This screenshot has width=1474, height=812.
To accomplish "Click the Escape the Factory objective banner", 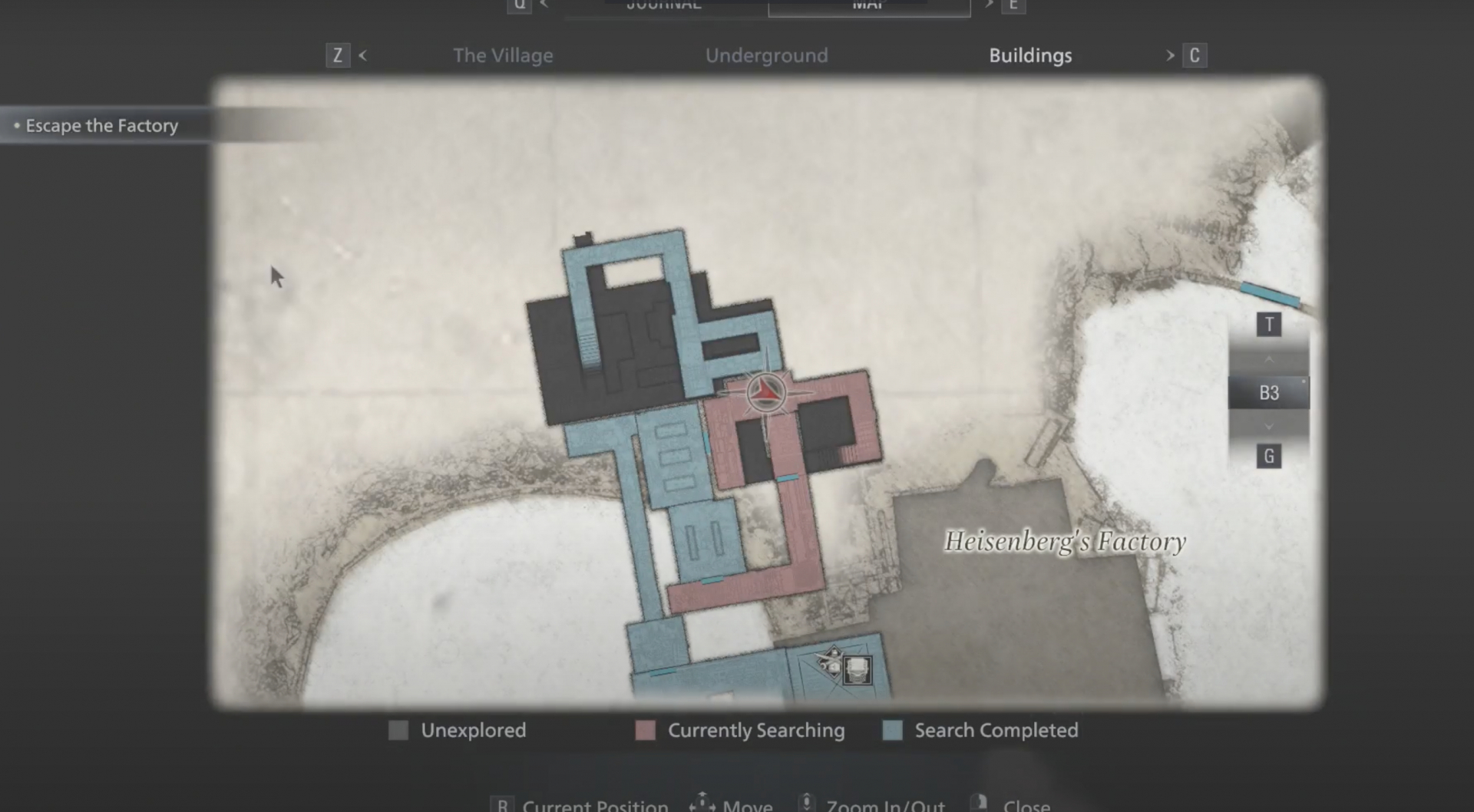I will pos(101,125).
